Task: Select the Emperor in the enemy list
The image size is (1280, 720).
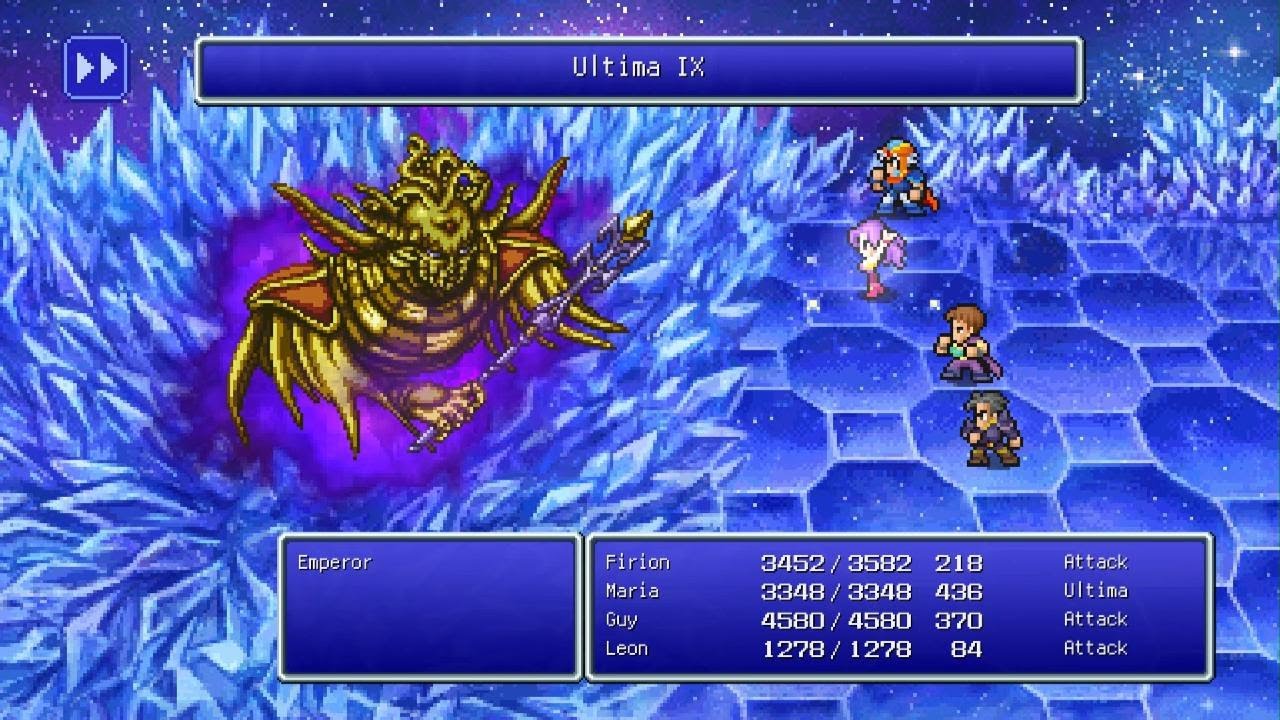Action: [x=334, y=563]
